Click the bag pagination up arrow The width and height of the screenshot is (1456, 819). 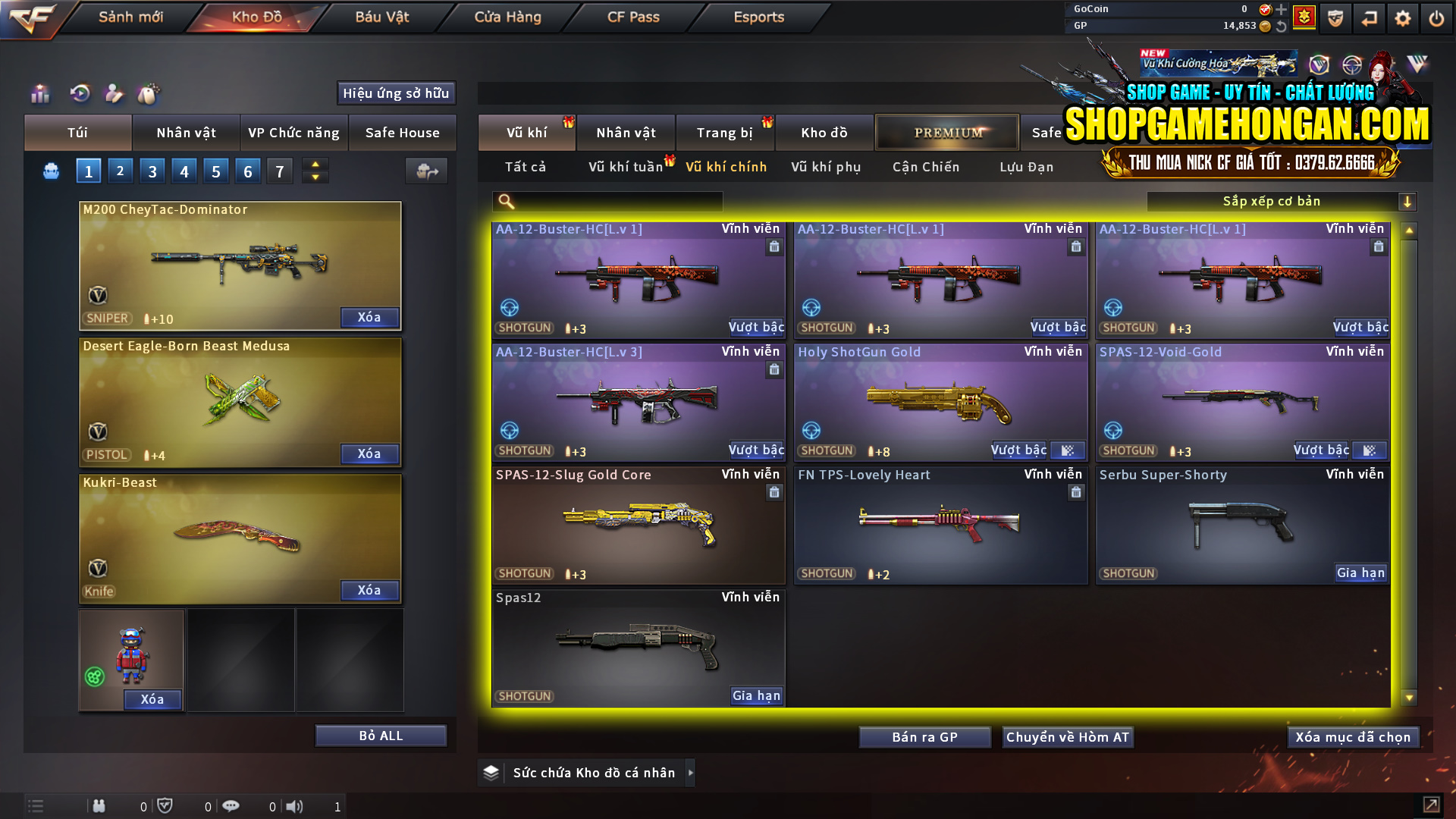[x=315, y=164]
